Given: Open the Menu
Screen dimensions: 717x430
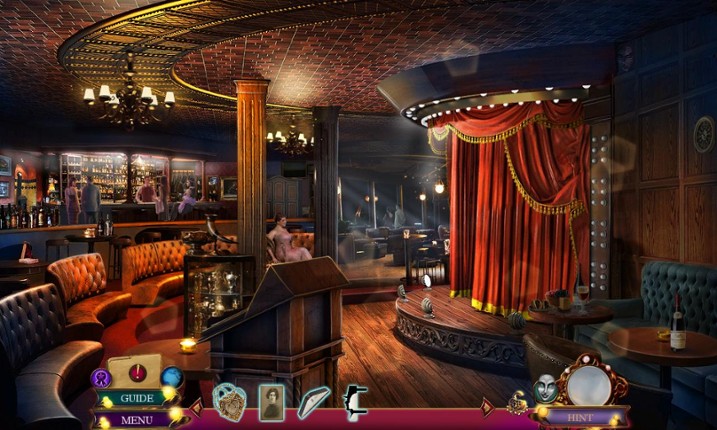Looking at the screenshot, I should pyautogui.click(x=137, y=419).
